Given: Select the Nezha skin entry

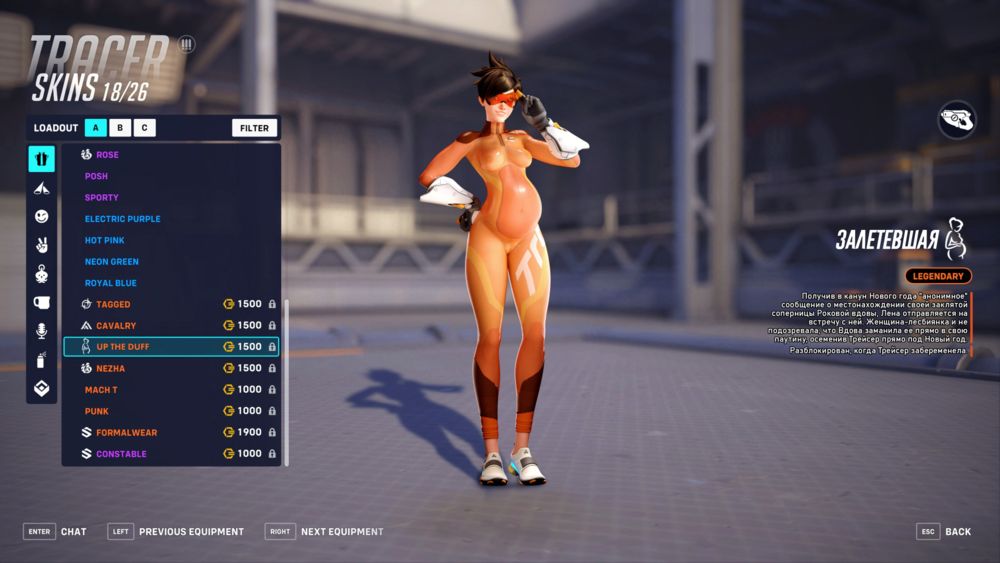Looking at the screenshot, I should coord(110,368).
